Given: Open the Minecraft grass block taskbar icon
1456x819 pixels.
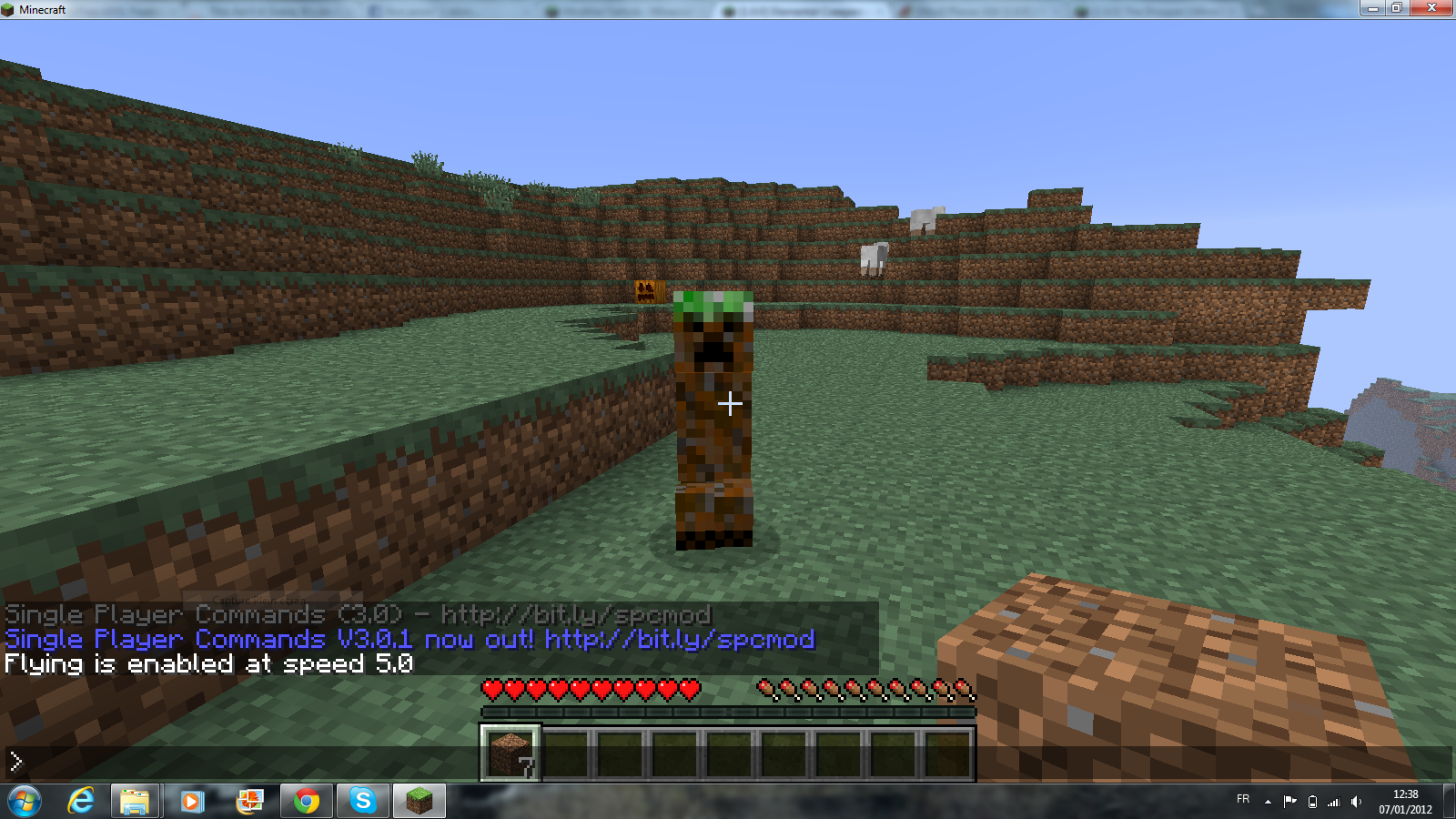Looking at the screenshot, I should tap(419, 801).
